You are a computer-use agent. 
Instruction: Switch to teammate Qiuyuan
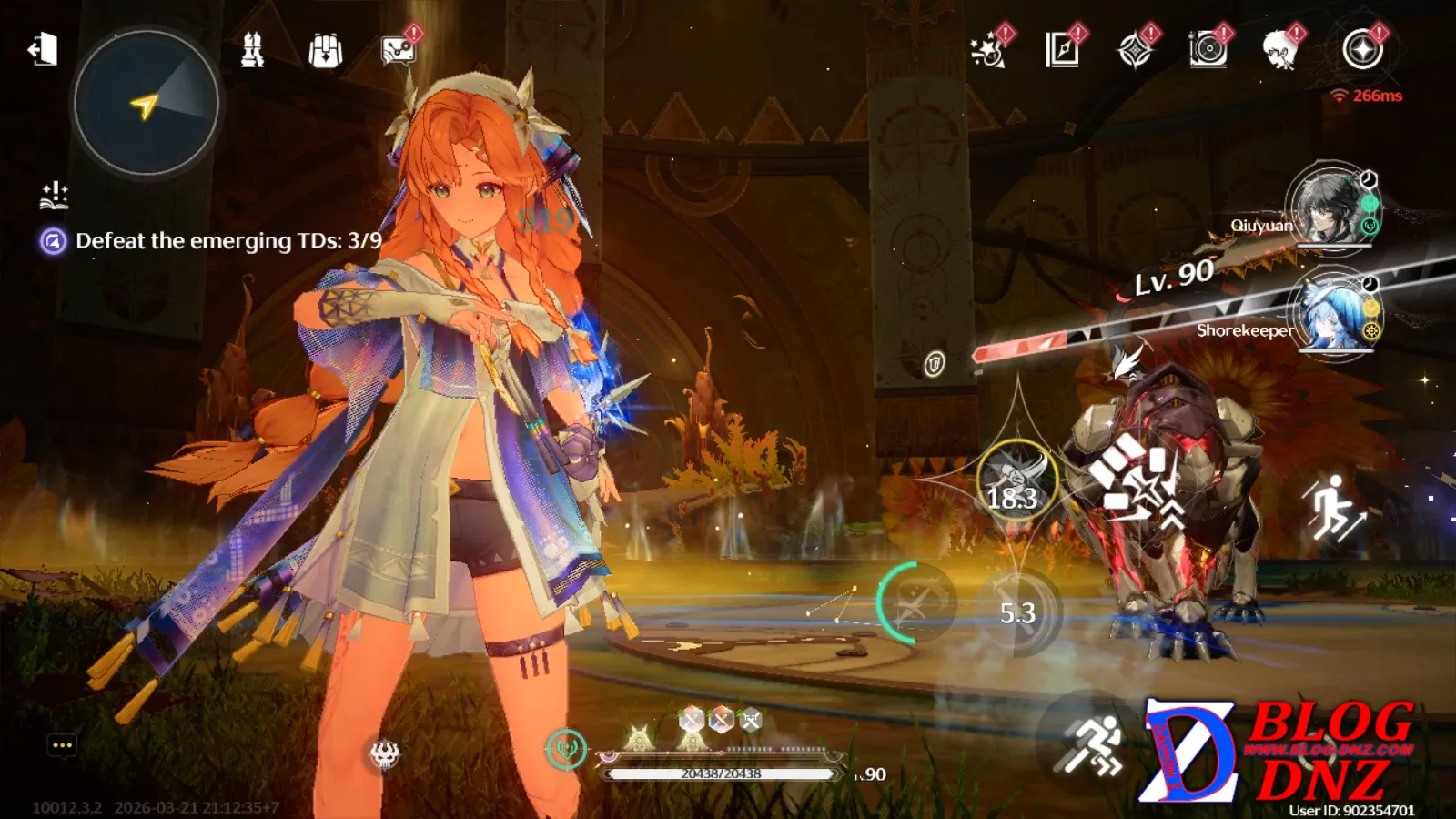[x=1331, y=207]
